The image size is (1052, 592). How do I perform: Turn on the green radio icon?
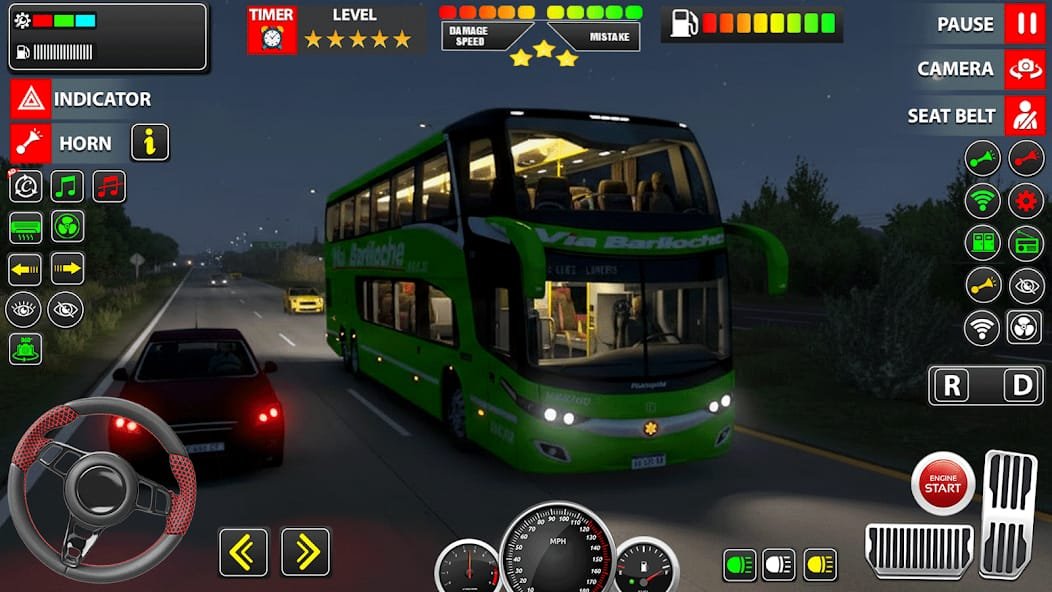tap(1026, 243)
